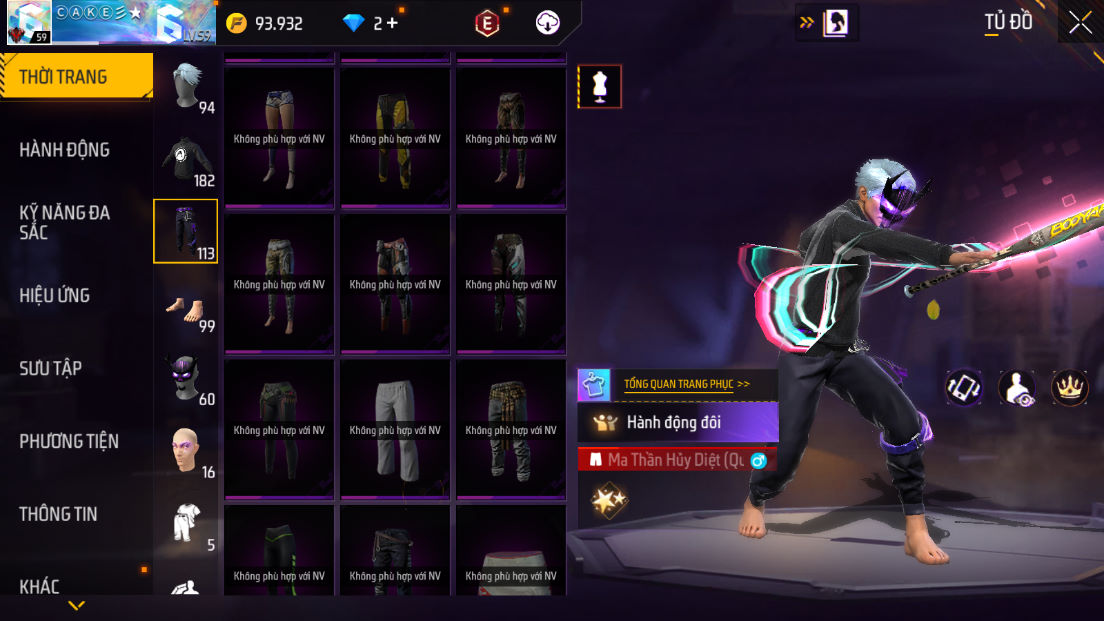Select the hair subcategory with 94 items
The height and width of the screenshot is (621, 1104).
187,88
